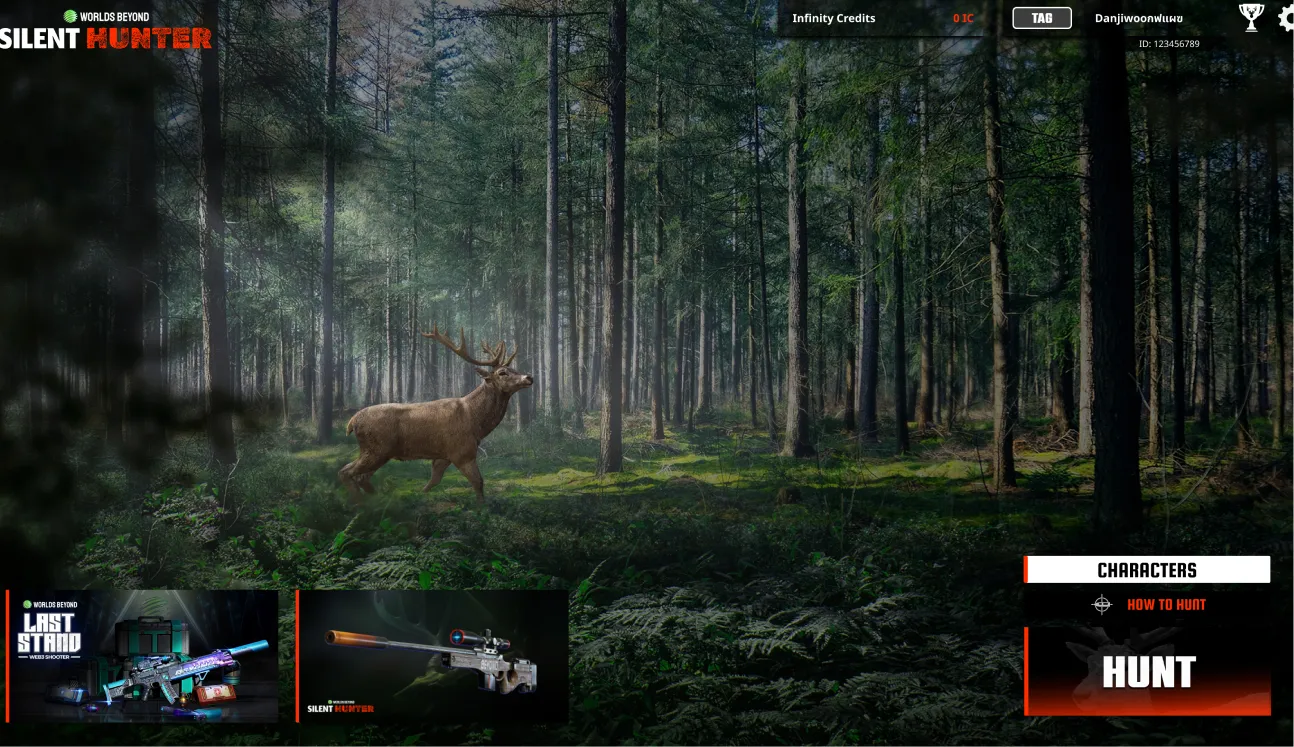Viewport: 1294px width, 747px height.
Task: Click the Infinity Credits label
Action: coord(834,18)
